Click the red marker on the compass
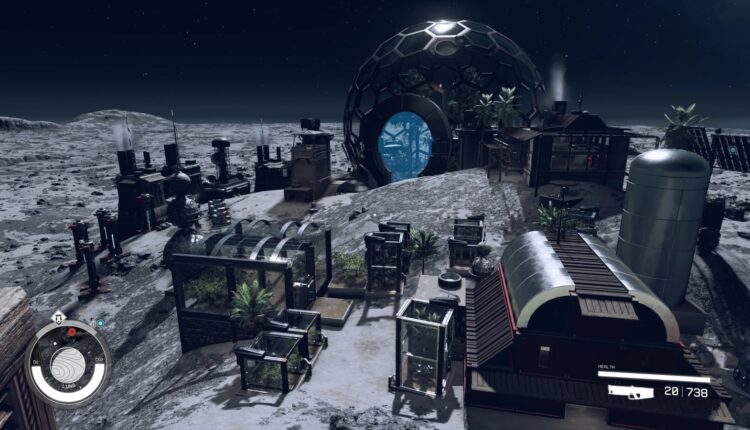 tap(71, 331)
